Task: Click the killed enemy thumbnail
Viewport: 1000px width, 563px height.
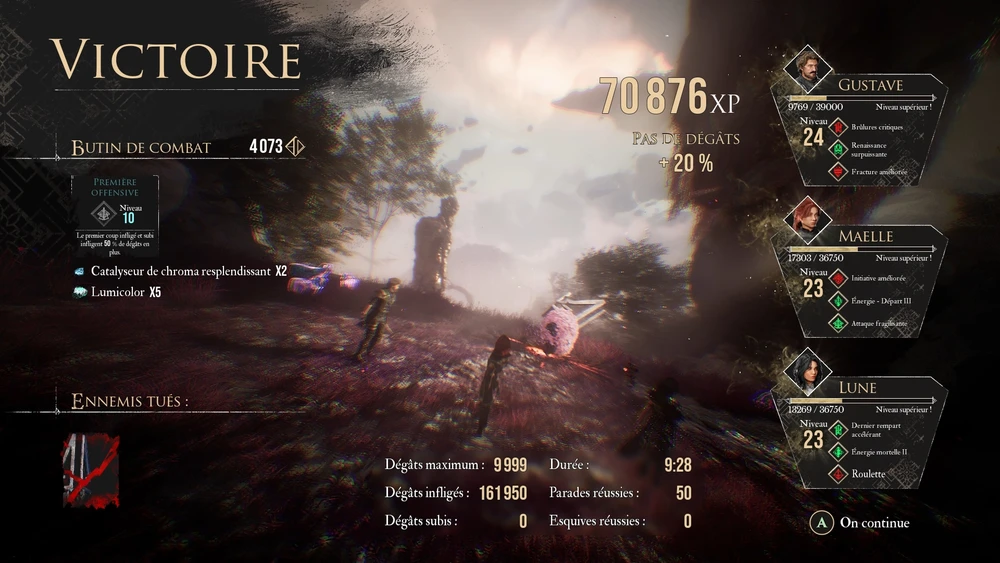Action: click(x=90, y=470)
